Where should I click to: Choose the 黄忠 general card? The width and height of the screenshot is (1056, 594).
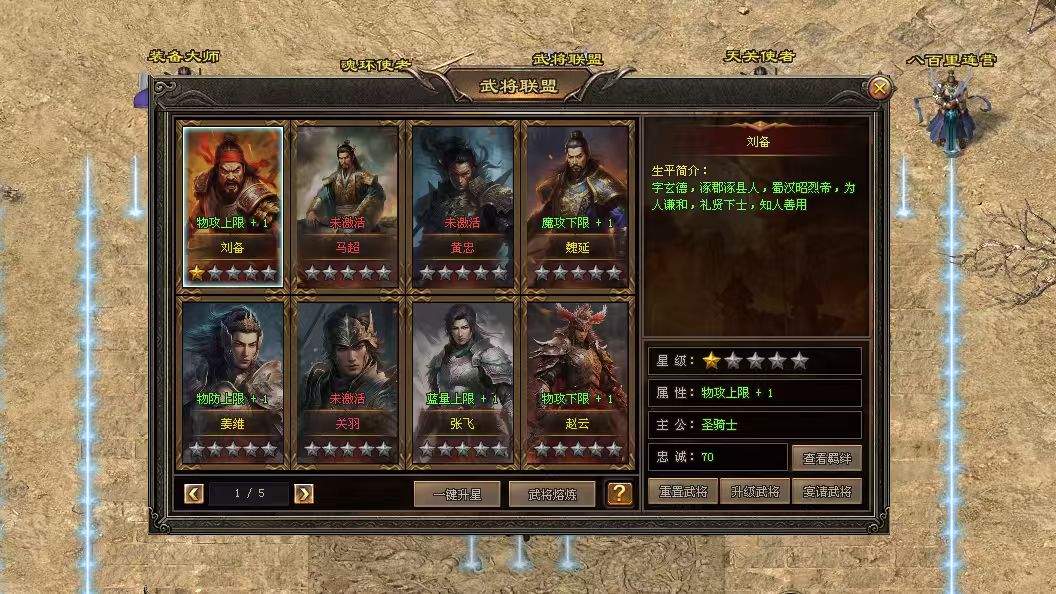(x=462, y=204)
